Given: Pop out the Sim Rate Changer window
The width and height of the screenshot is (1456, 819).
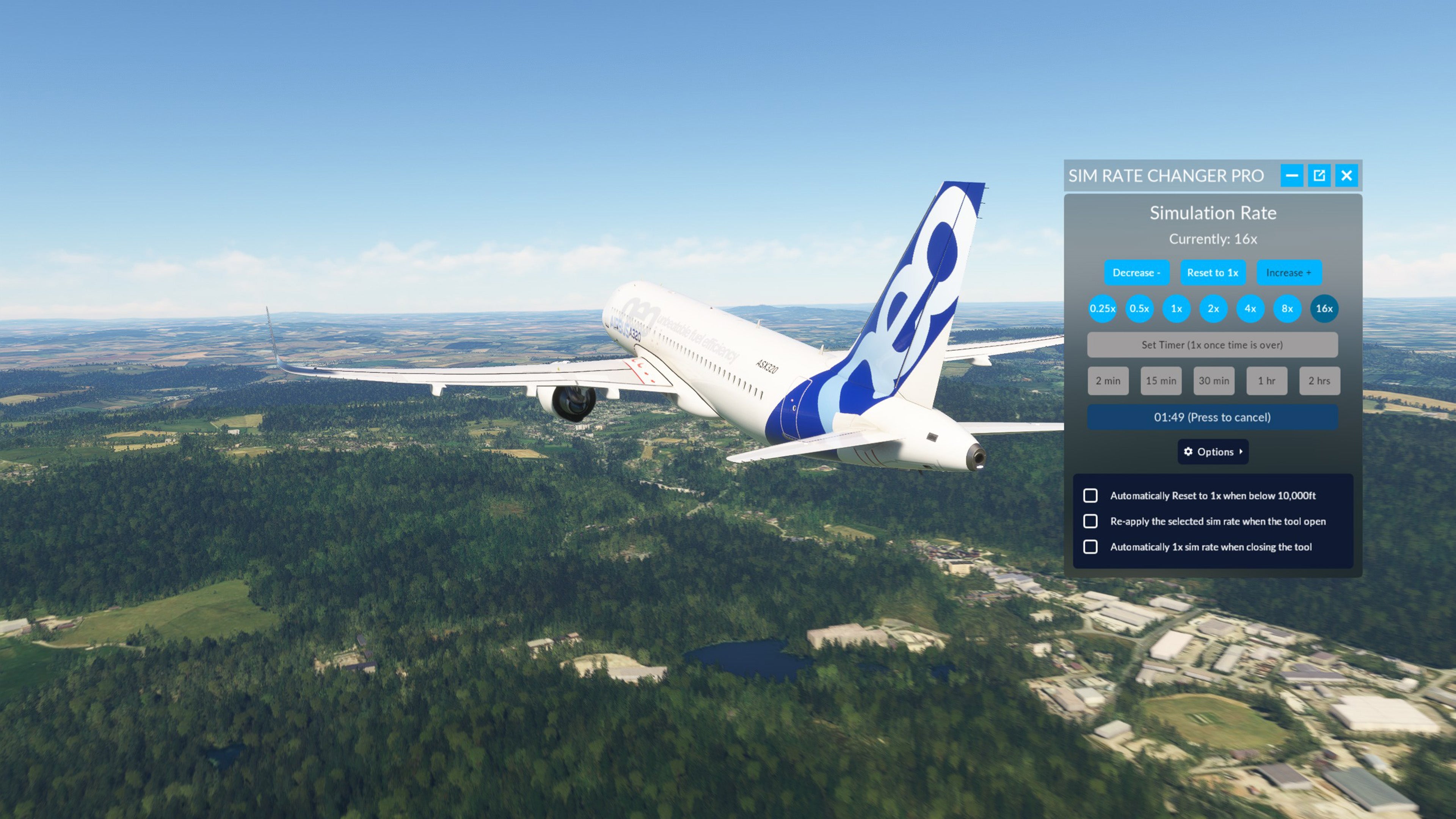Looking at the screenshot, I should pos(1319,175).
